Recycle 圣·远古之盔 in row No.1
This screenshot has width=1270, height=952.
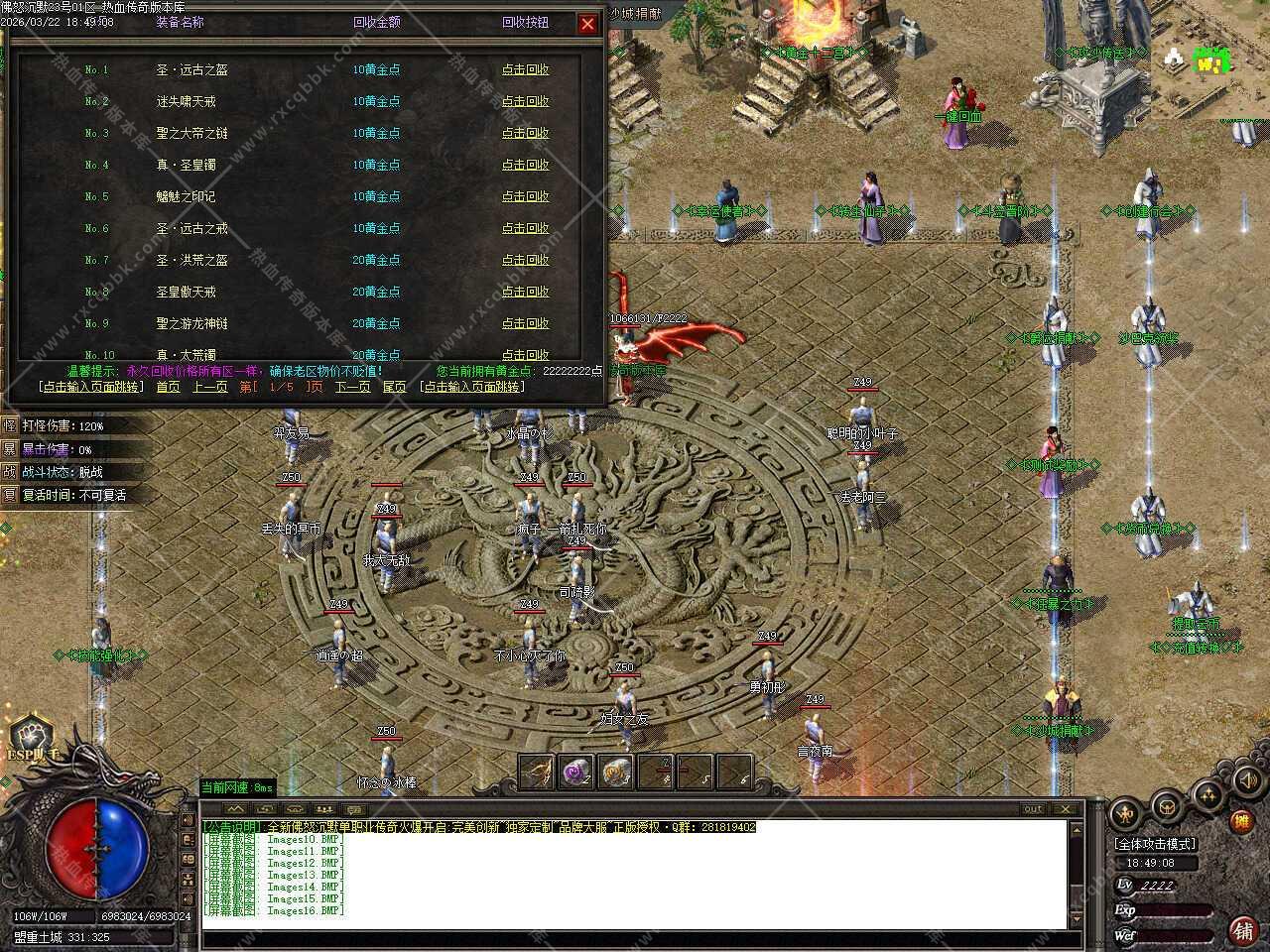pos(525,69)
